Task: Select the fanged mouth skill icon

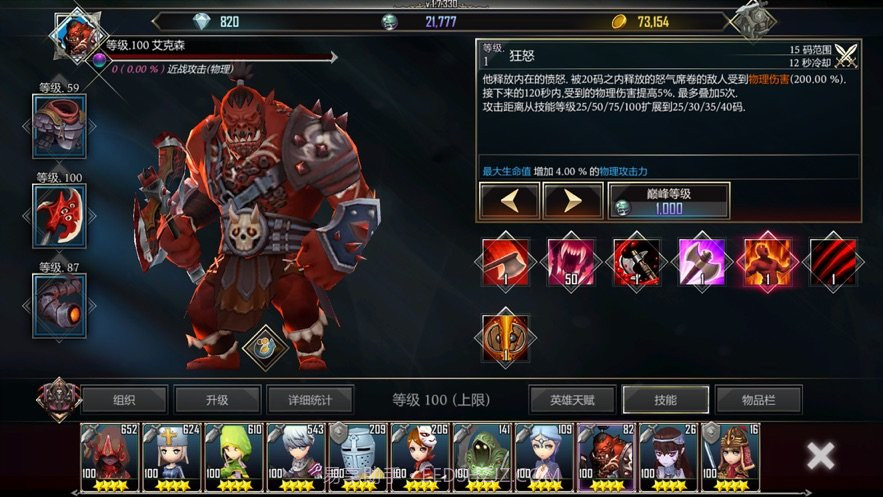Action: pyautogui.click(x=572, y=263)
